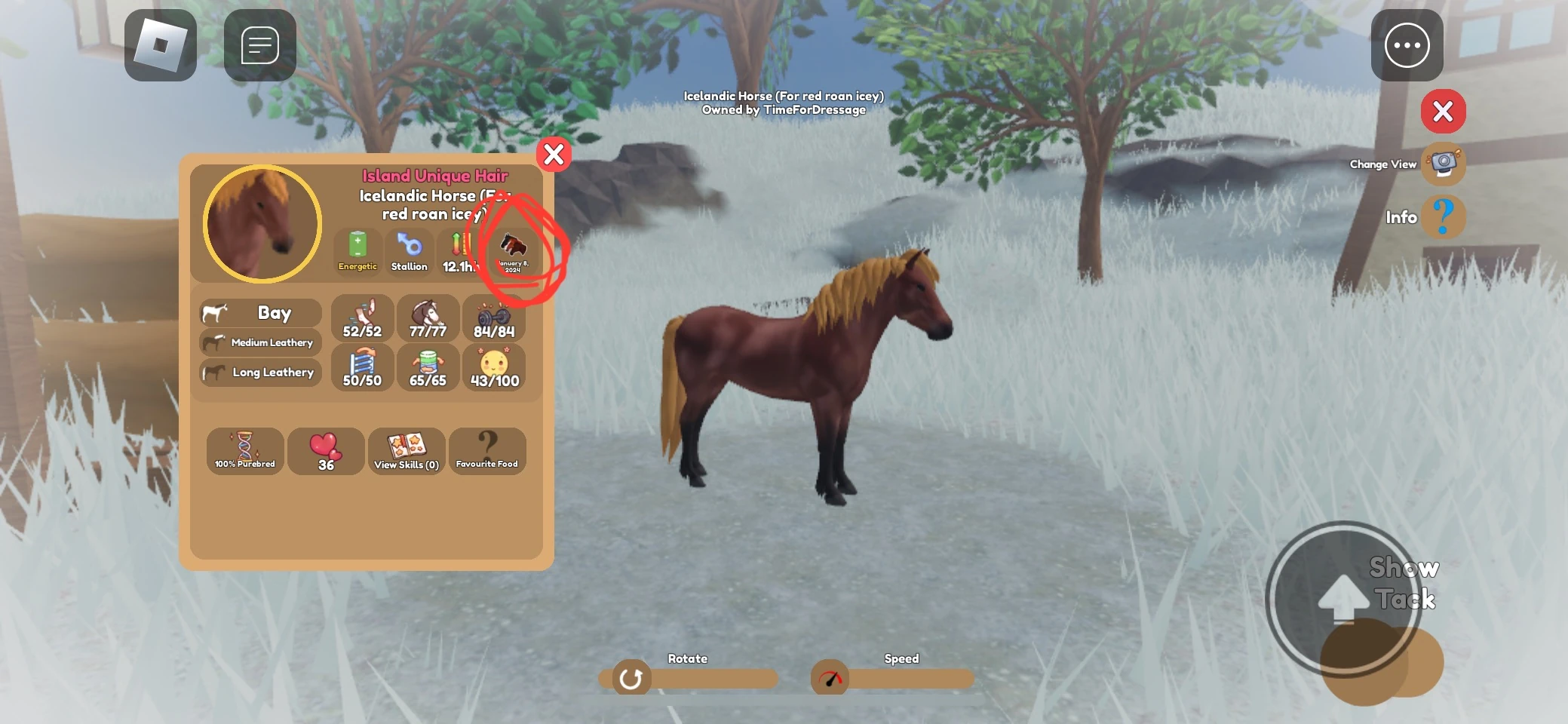Screen dimensions: 1568x724
Task: Click the Energetic battery status icon
Action: click(357, 251)
